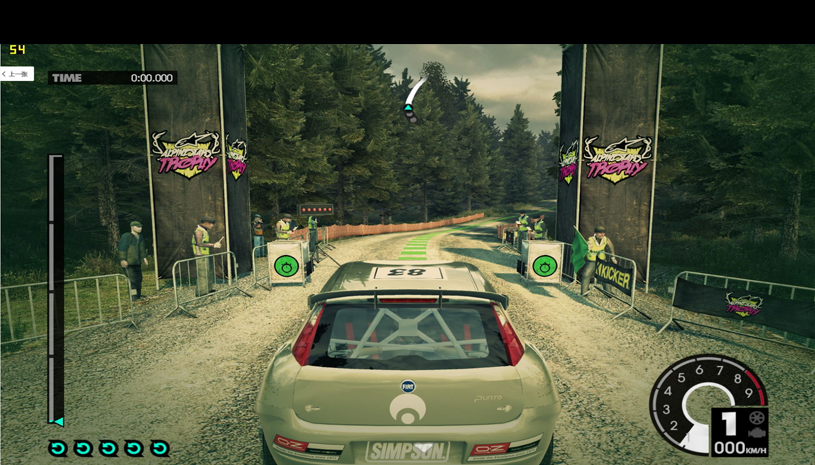Image resolution: width=815 pixels, height=465 pixels.
Task: Click the "上一张" previous button
Action: tap(16, 74)
